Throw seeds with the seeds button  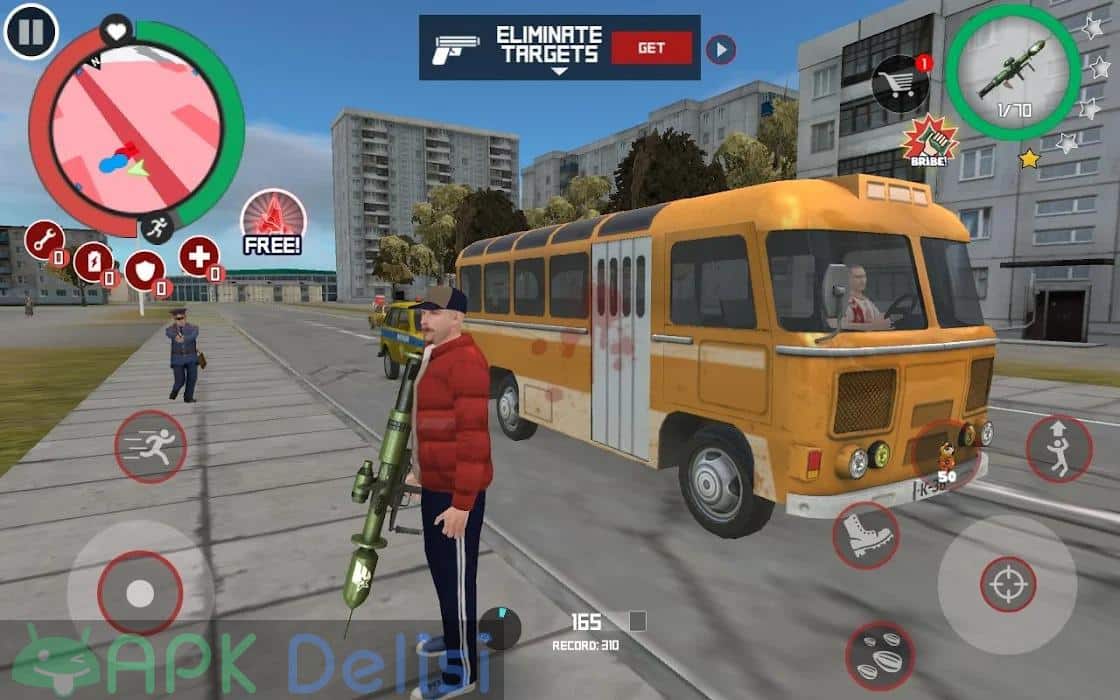879,655
